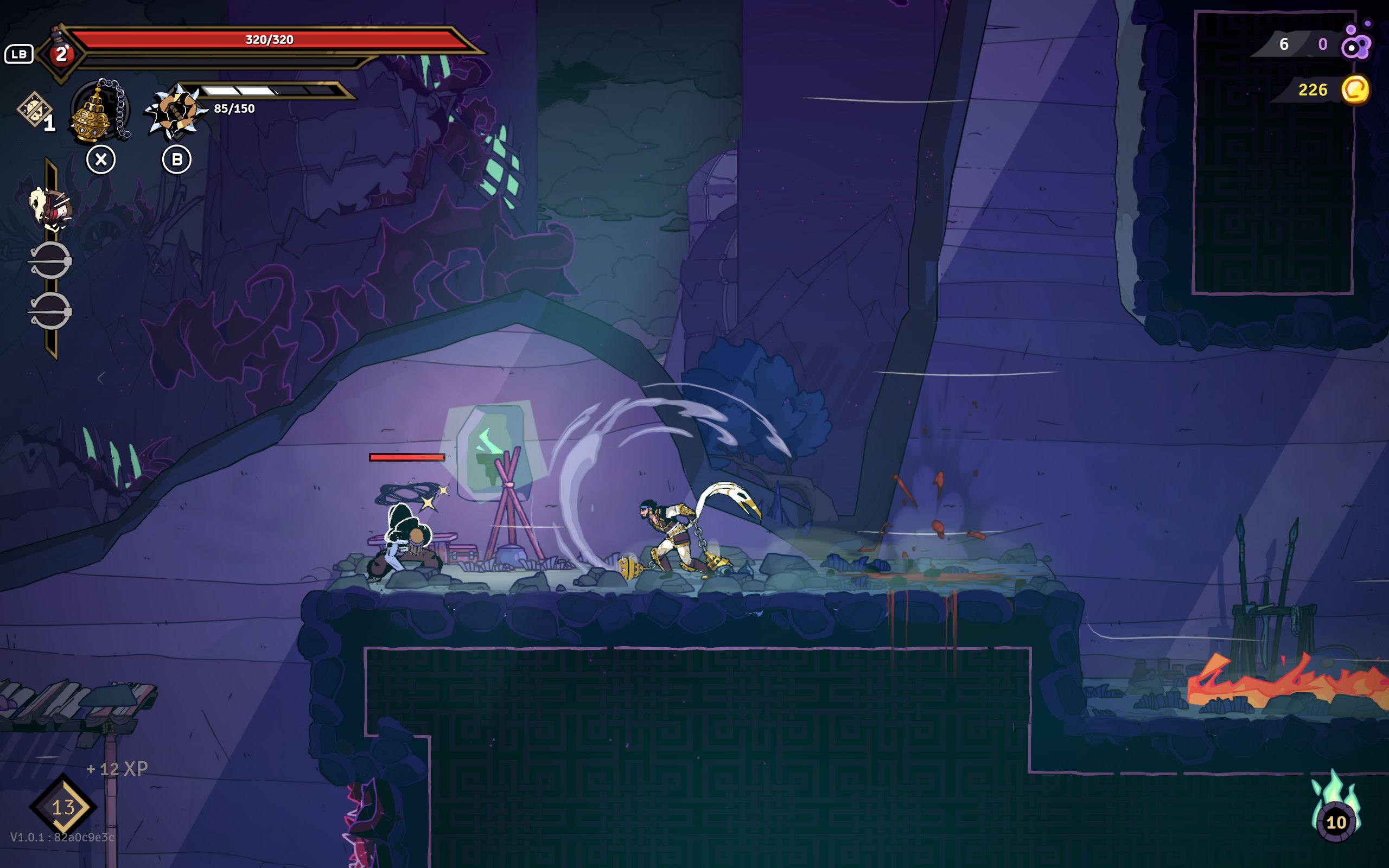Screen dimensions: 1389x868
Task: Click the 320/320 health bar
Action: click(270, 40)
